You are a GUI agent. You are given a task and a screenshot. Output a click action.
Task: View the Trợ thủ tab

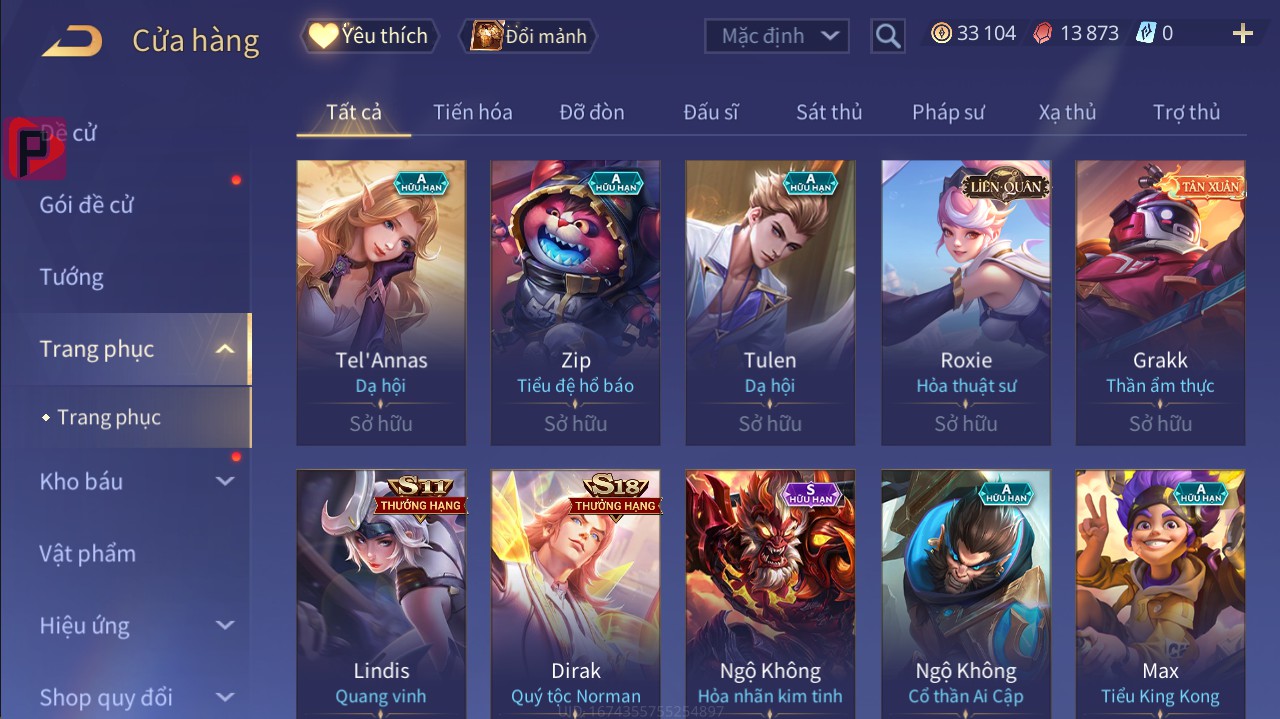click(x=1186, y=112)
